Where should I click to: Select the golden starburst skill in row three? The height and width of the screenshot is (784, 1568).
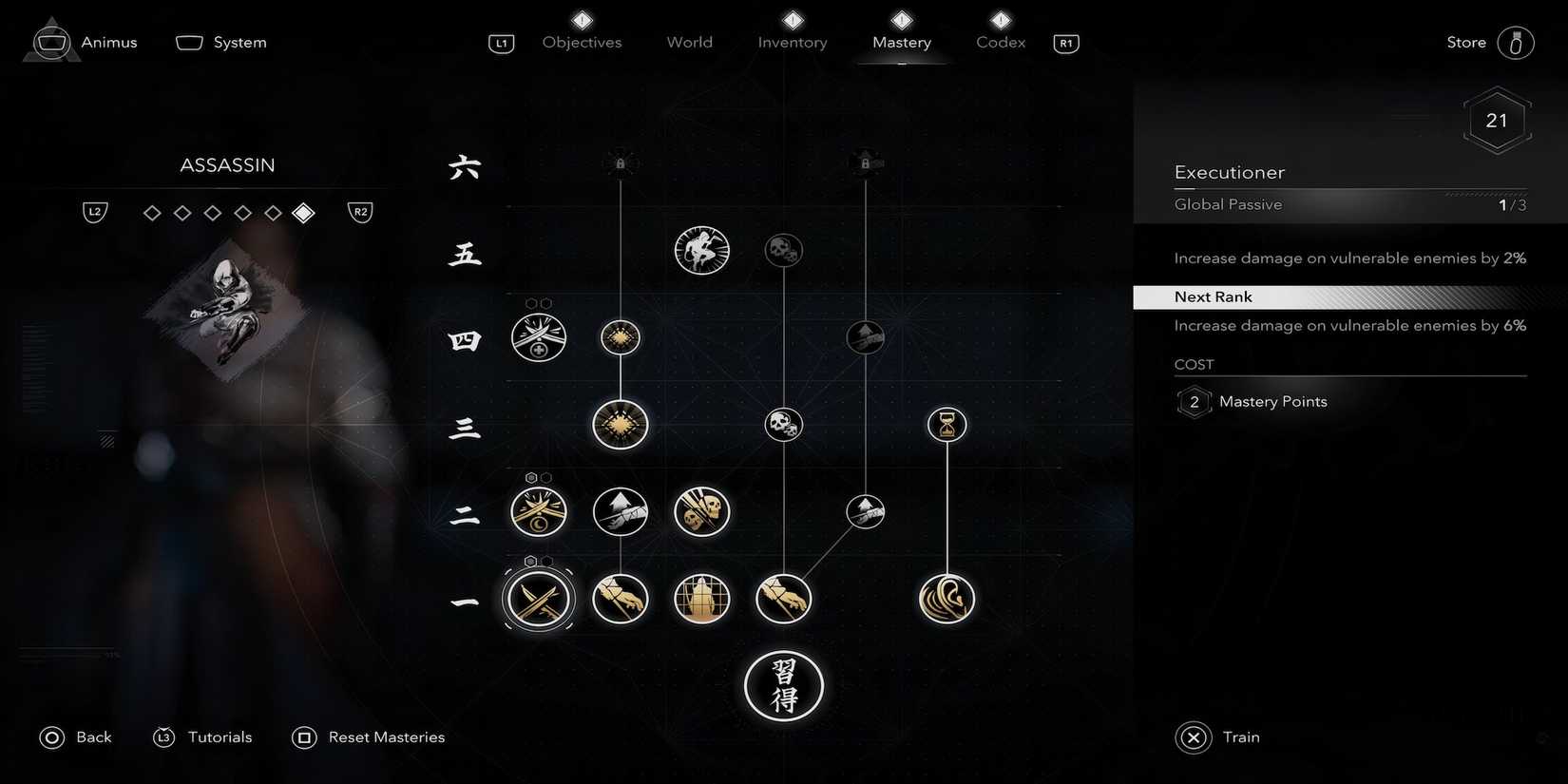pyautogui.click(x=620, y=425)
